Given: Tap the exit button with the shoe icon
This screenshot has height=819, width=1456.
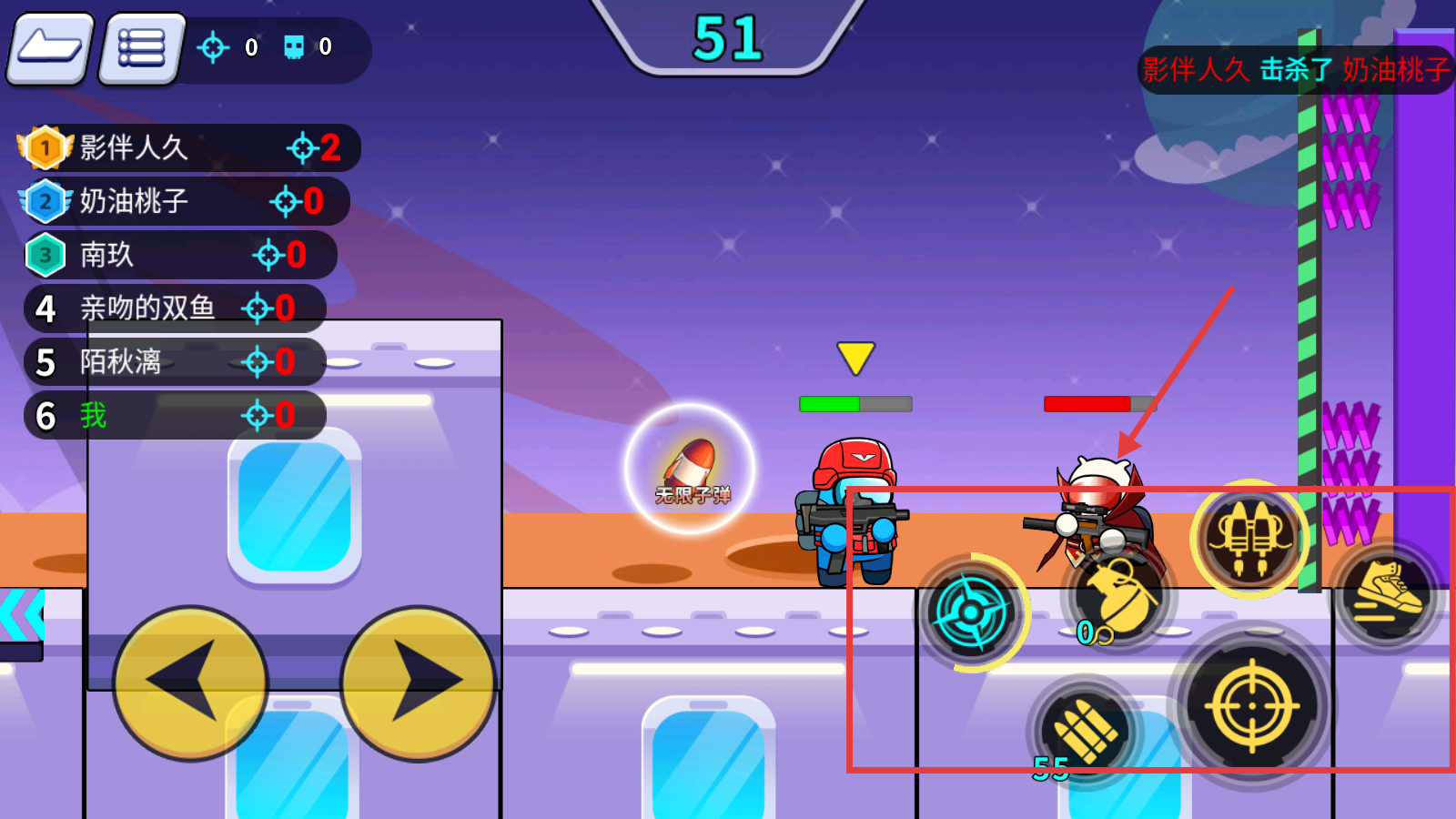Looking at the screenshot, I should point(51,48).
